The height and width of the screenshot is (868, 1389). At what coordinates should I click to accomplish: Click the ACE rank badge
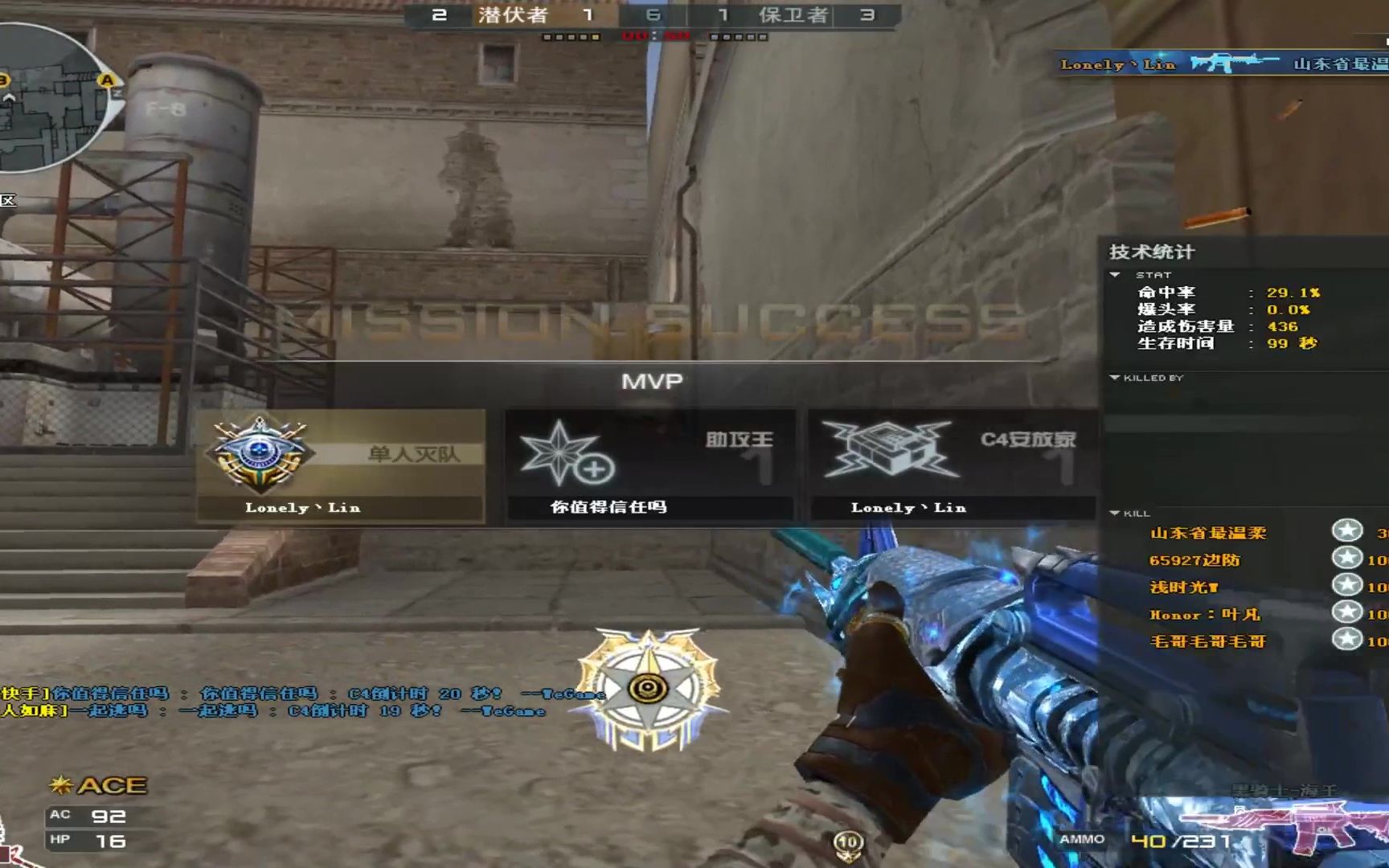click(99, 785)
